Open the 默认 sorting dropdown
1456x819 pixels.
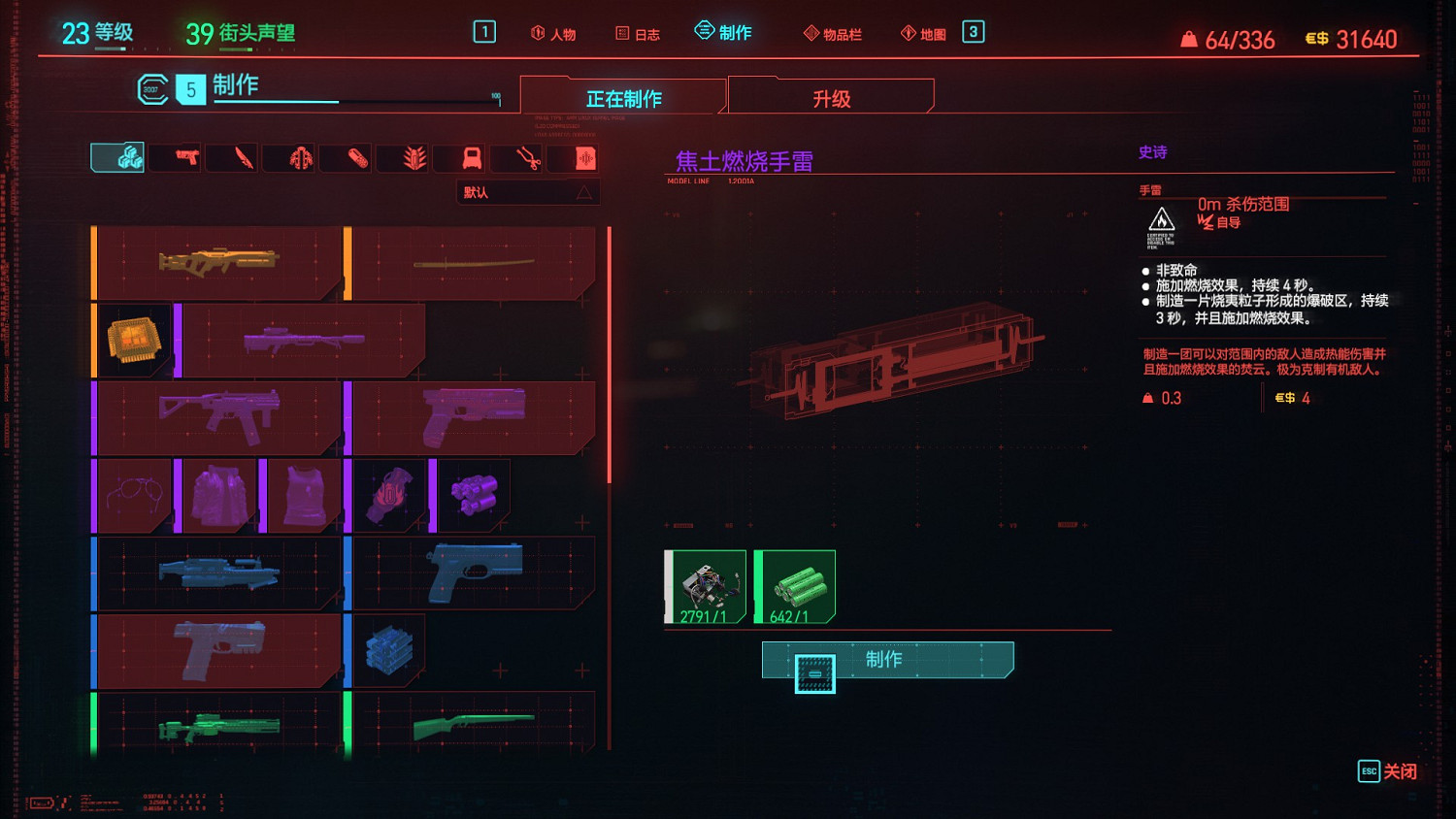pyautogui.click(x=528, y=191)
